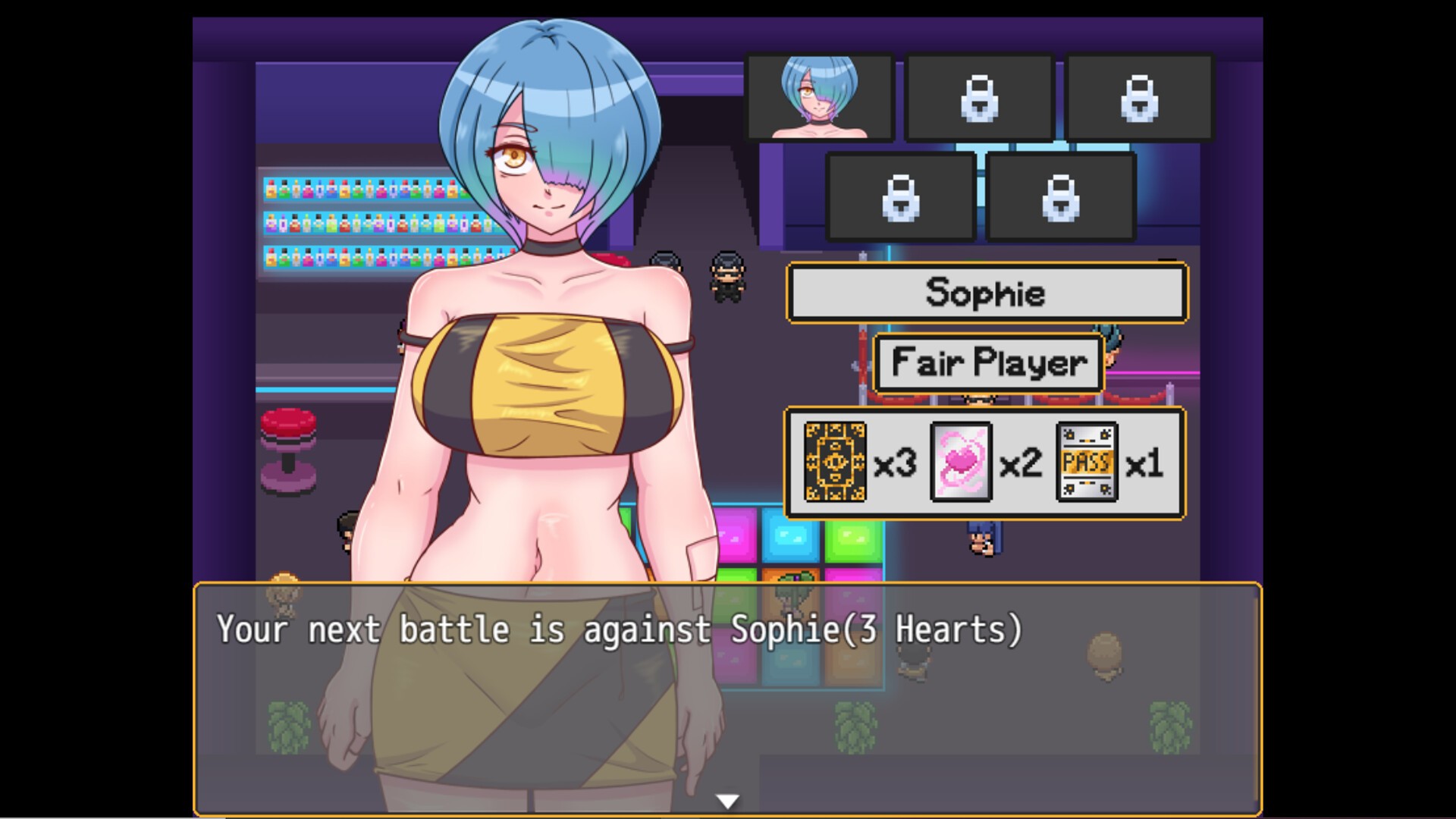
Task: Pick the PASS card icon
Action: (1087, 463)
